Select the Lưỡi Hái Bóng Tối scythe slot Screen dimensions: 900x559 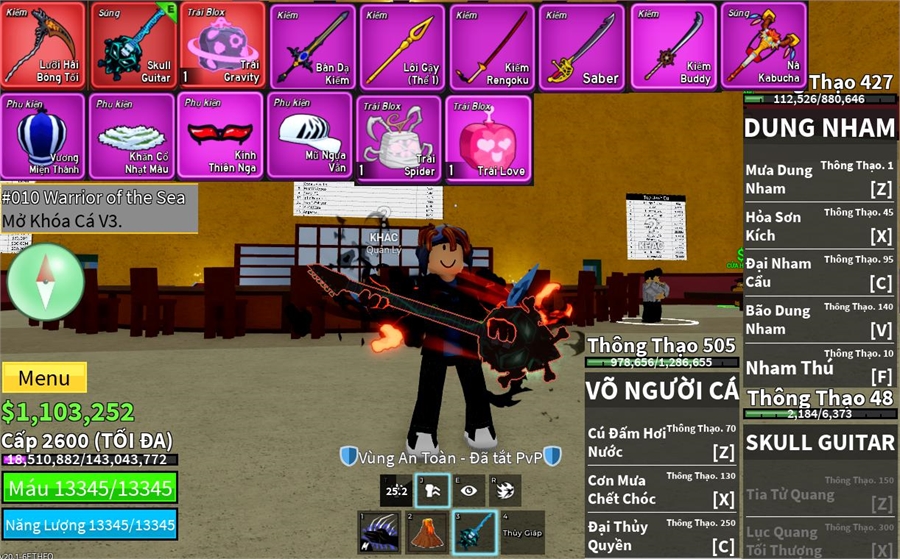click(x=43, y=46)
